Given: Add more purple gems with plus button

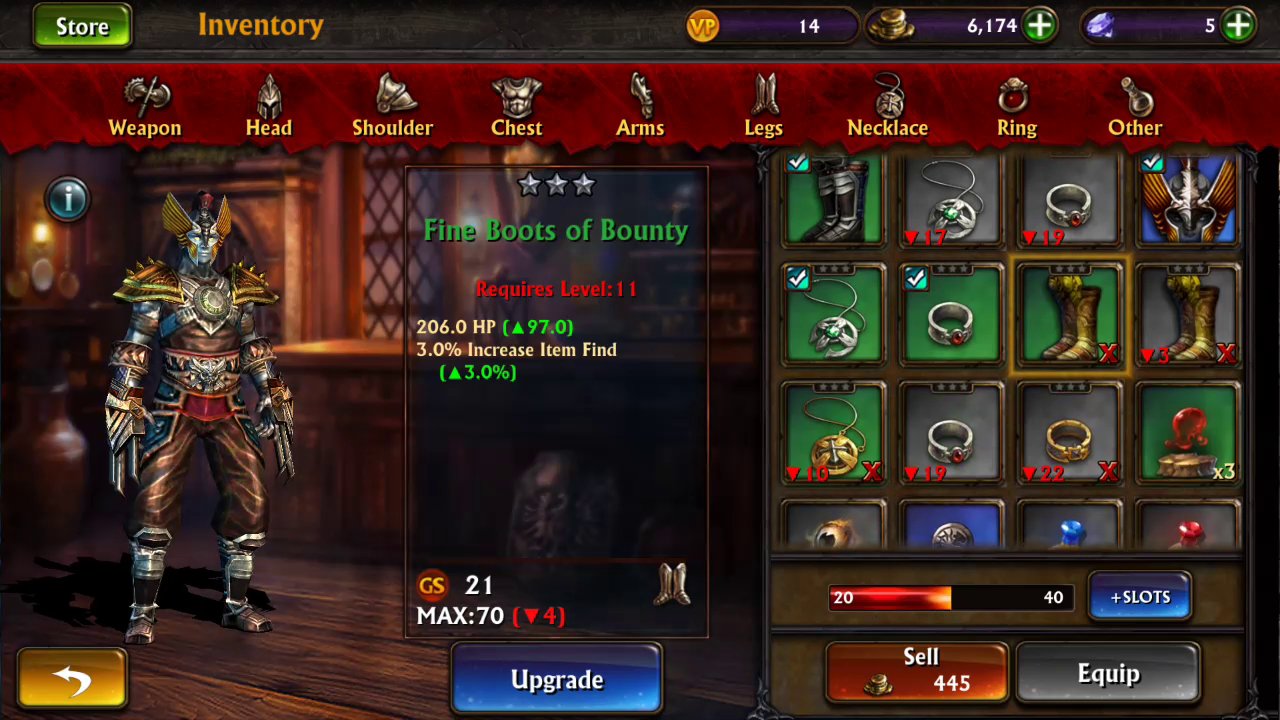Looking at the screenshot, I should [x=1238, y=26].
